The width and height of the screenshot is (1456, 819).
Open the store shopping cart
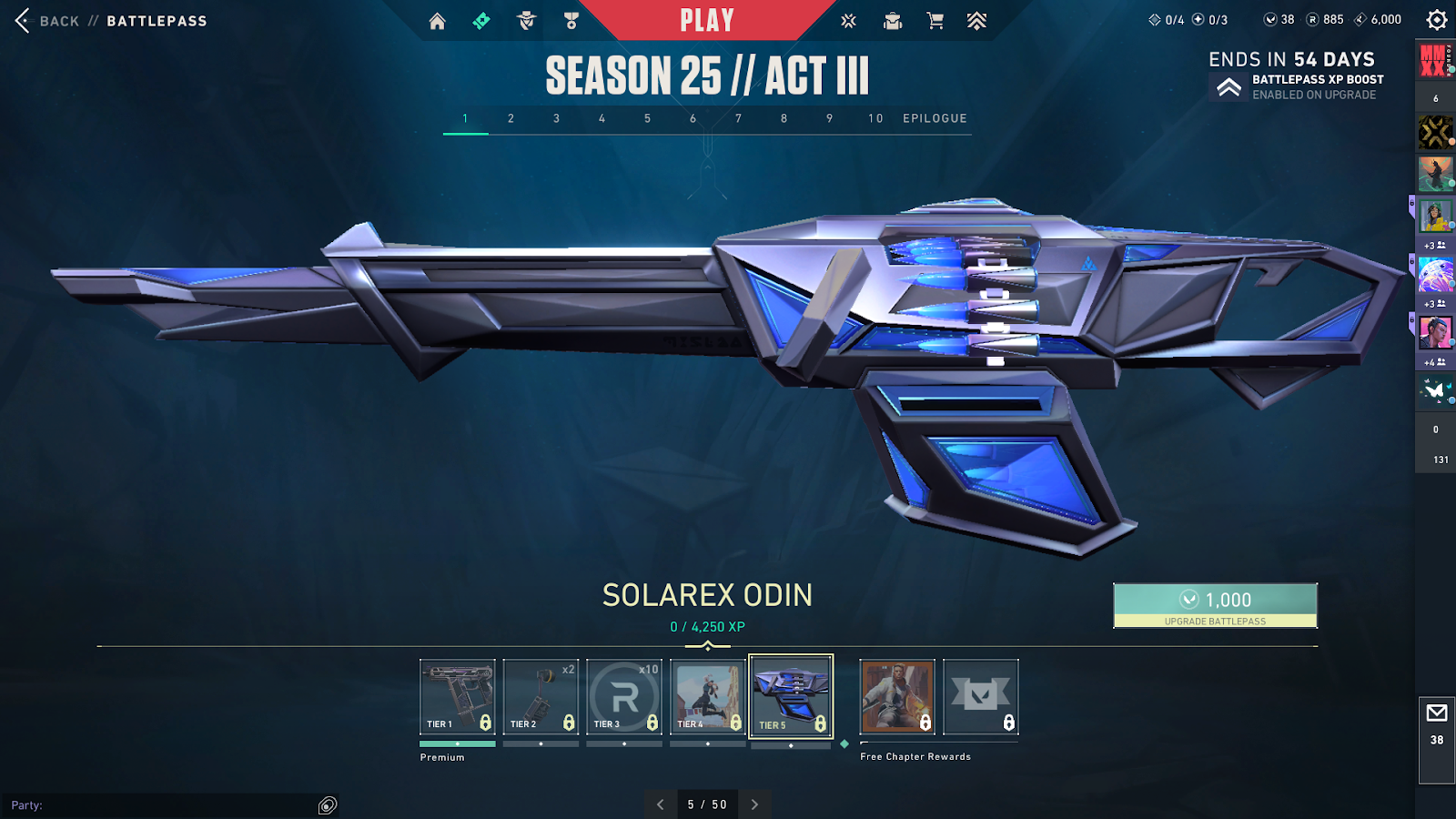click(935, 21)
